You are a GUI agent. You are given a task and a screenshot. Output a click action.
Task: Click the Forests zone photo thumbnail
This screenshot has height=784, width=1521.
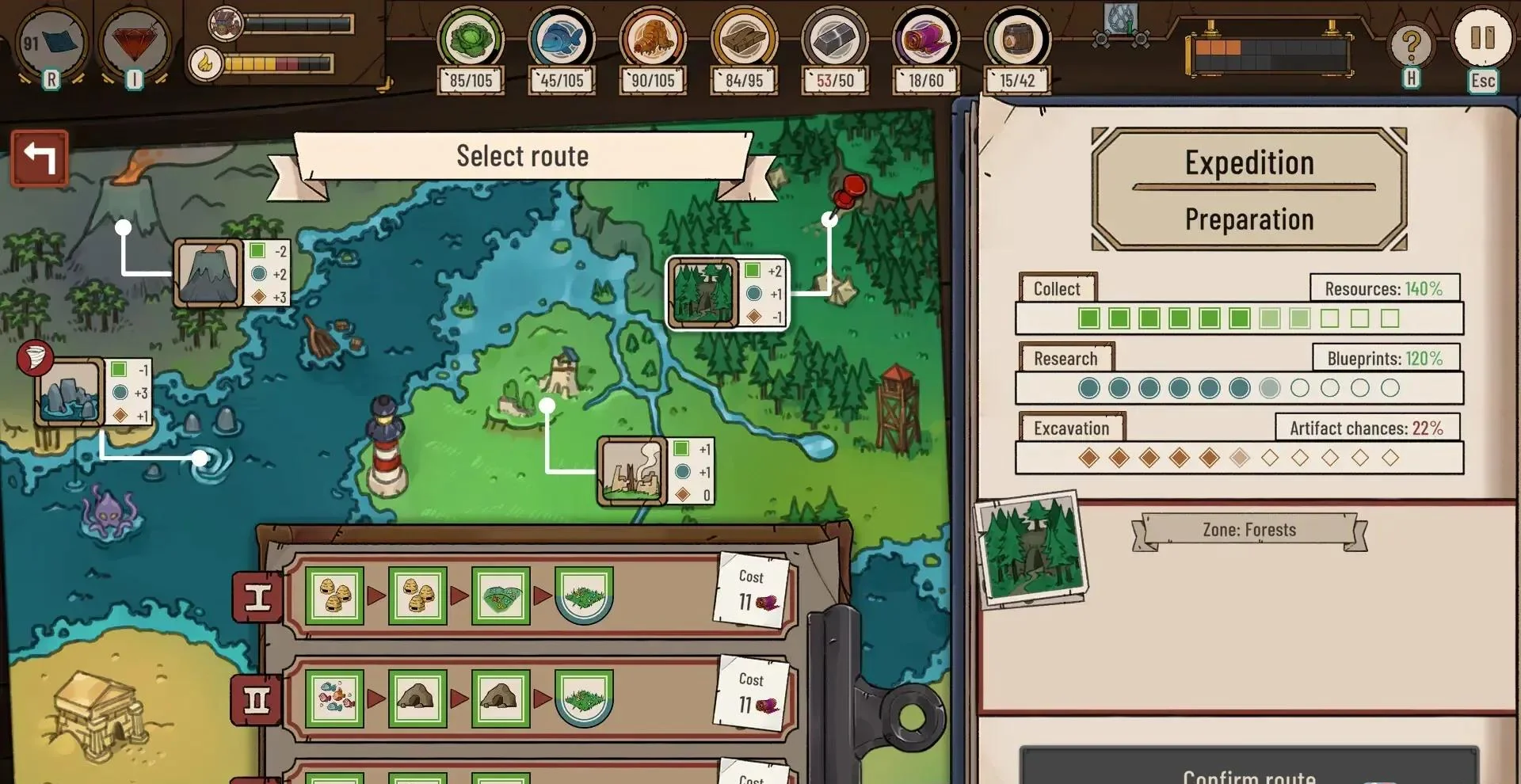pos(1032,549)
